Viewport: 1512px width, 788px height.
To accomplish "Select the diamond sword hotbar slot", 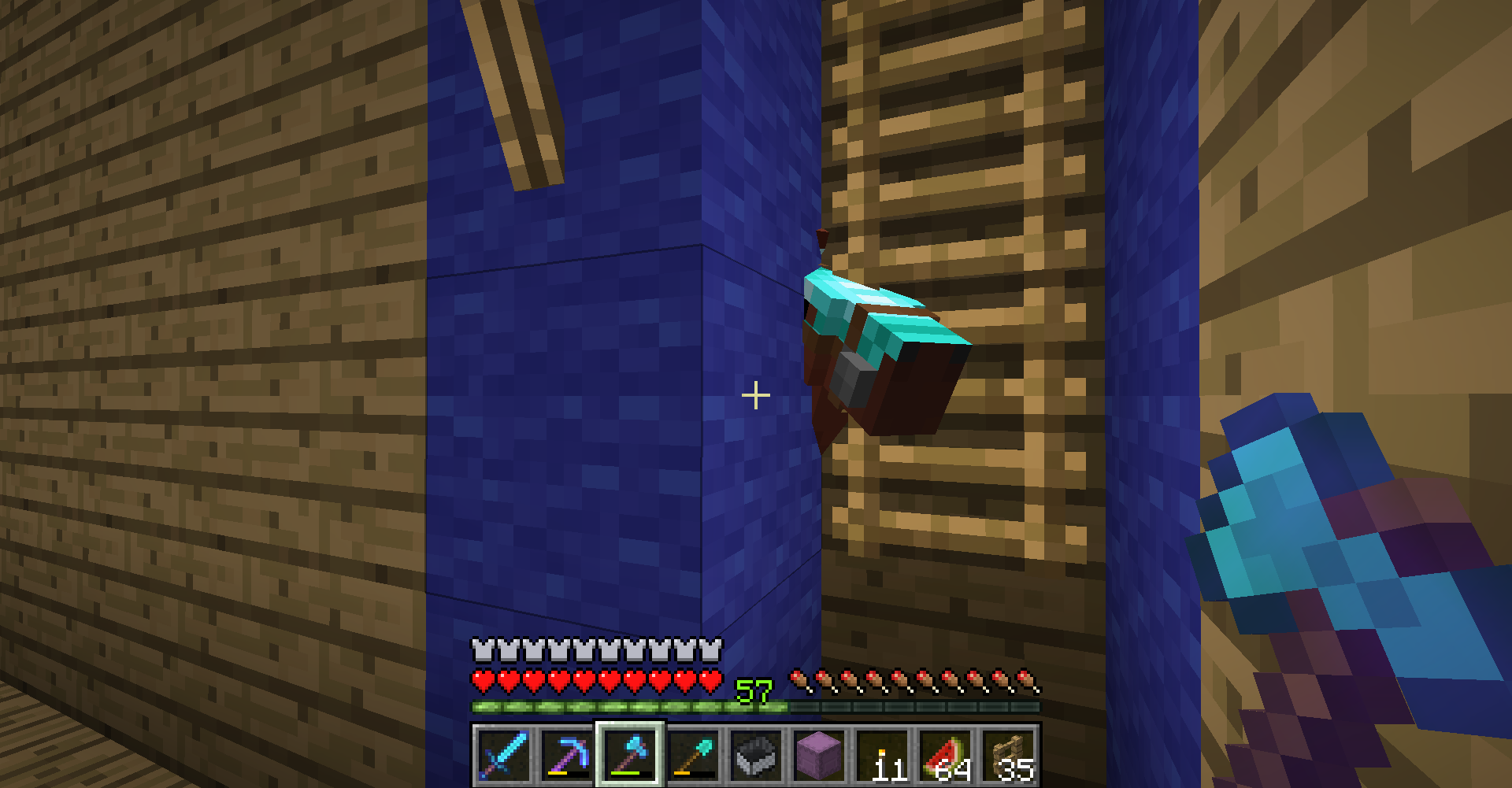I will click(502, 756).
